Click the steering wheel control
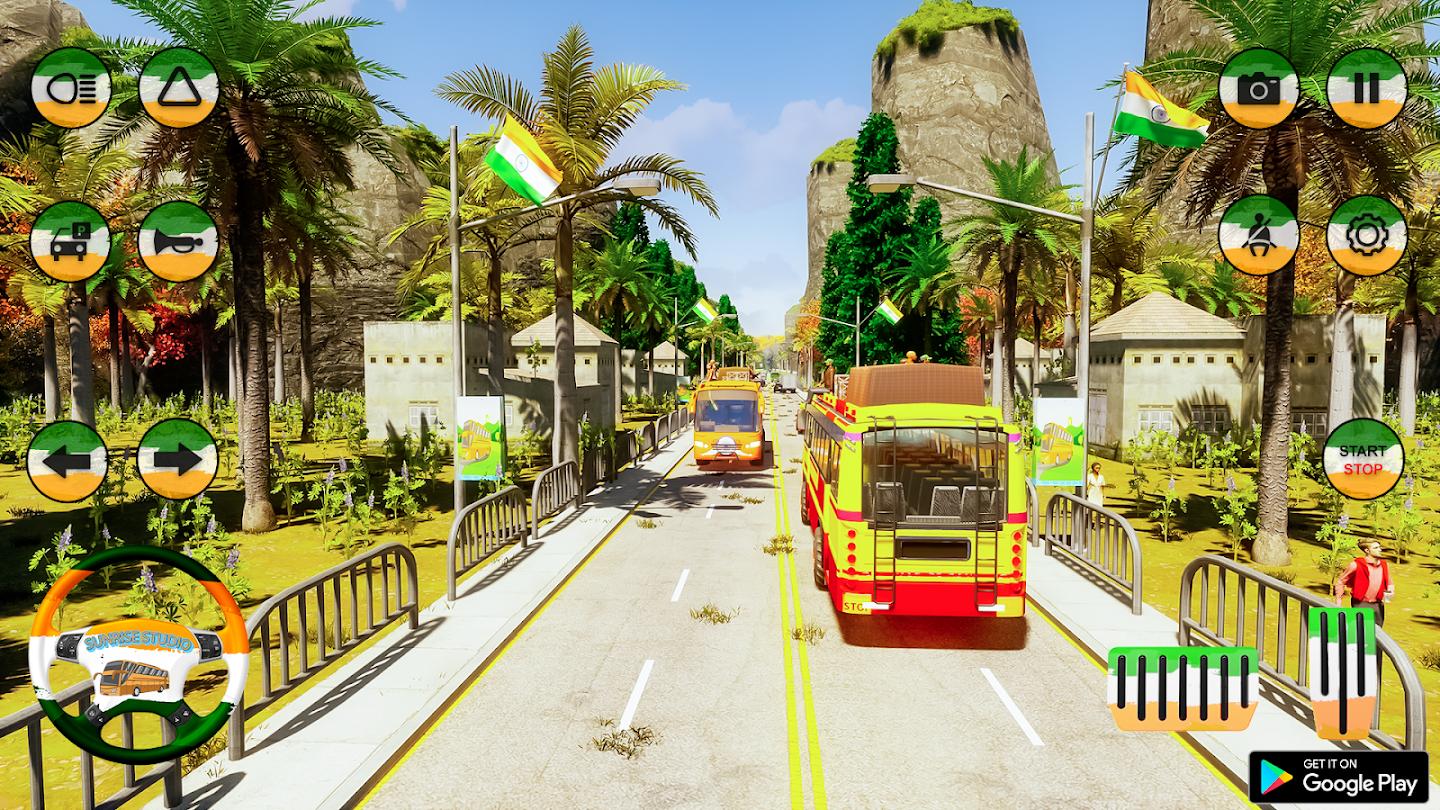 tap(138, 655)
